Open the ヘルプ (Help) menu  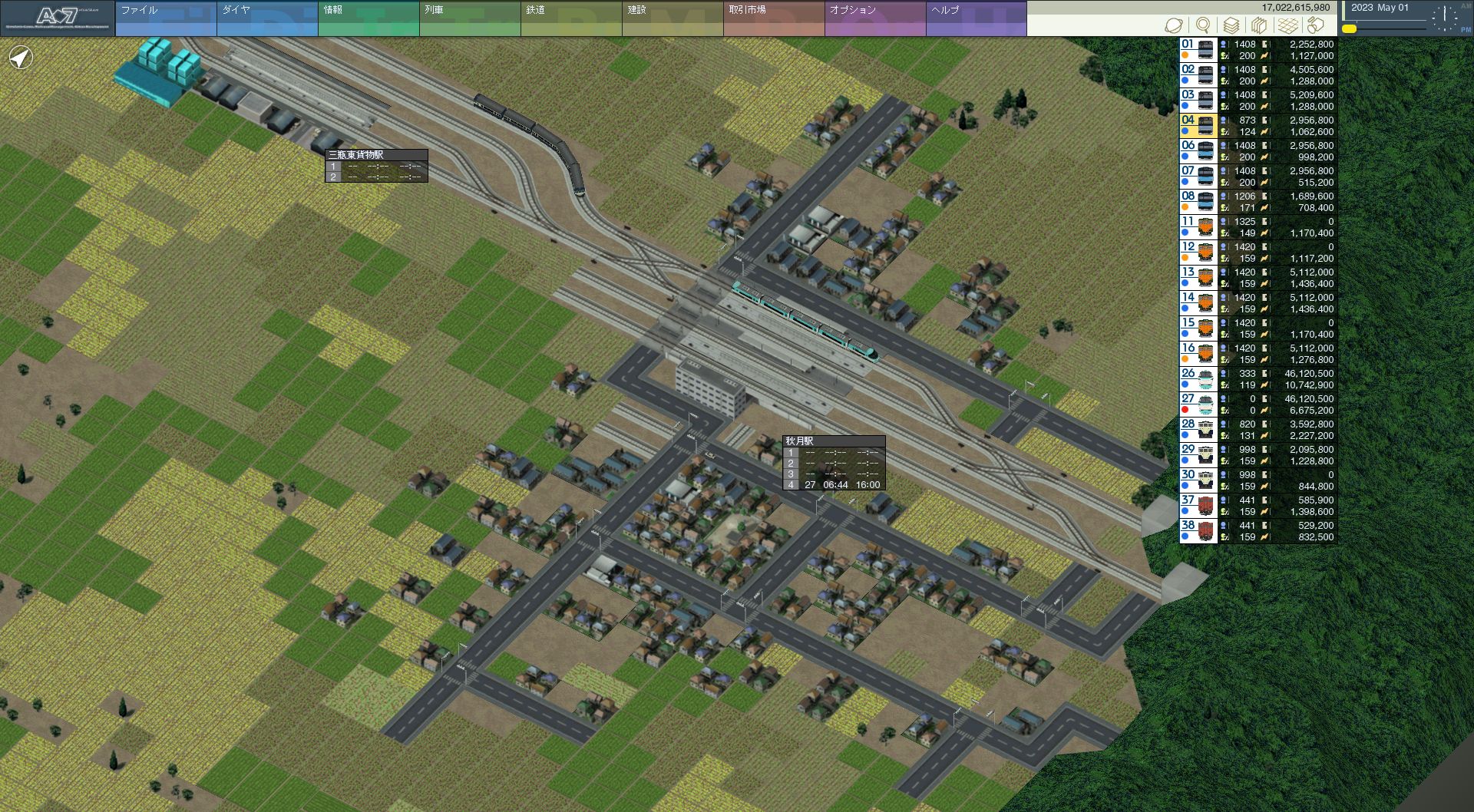[976, 18]
